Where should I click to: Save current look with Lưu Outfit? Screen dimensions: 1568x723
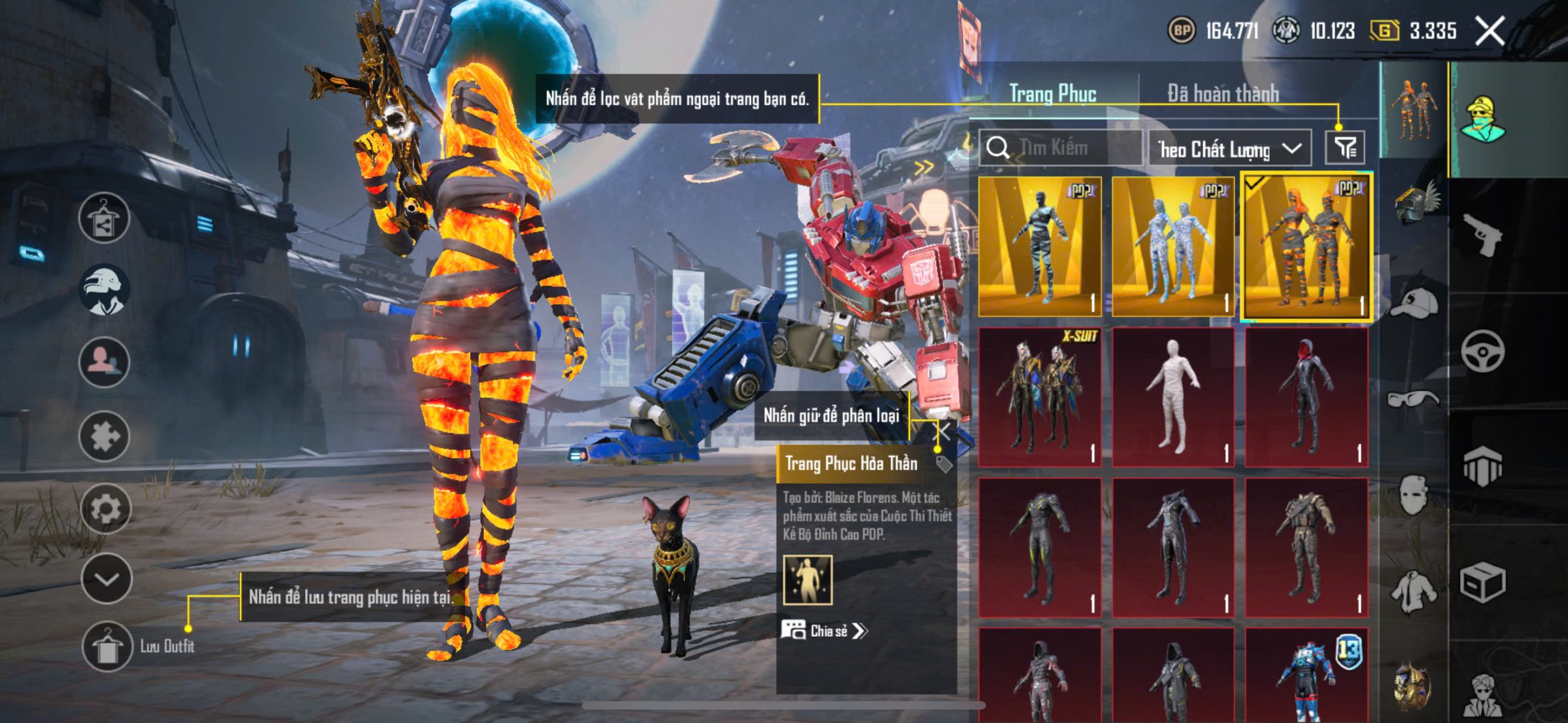coord(107,646)
